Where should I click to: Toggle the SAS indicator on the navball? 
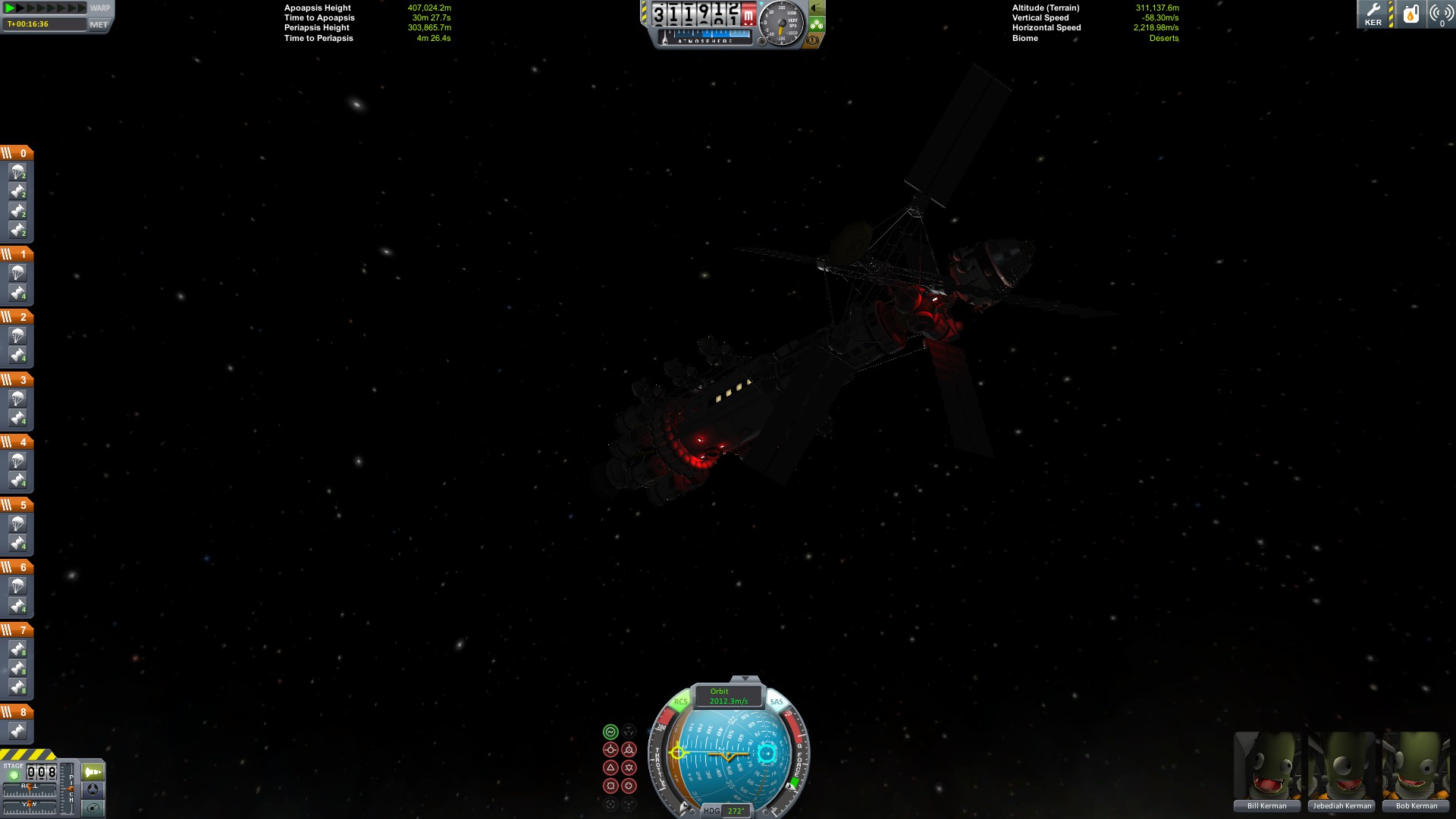(777, 701)
